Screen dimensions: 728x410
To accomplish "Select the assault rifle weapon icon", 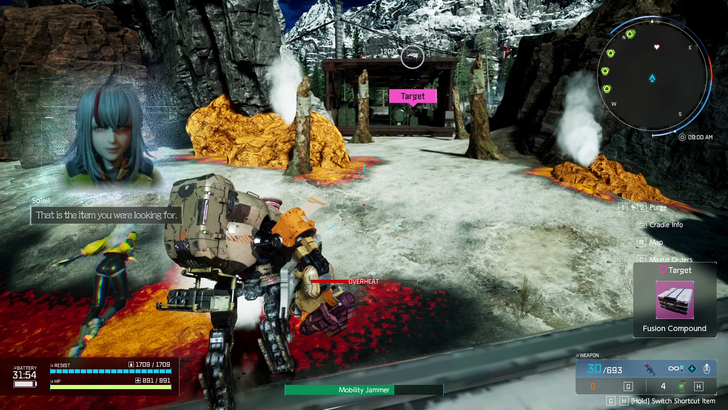I will (x=650, y=367).
